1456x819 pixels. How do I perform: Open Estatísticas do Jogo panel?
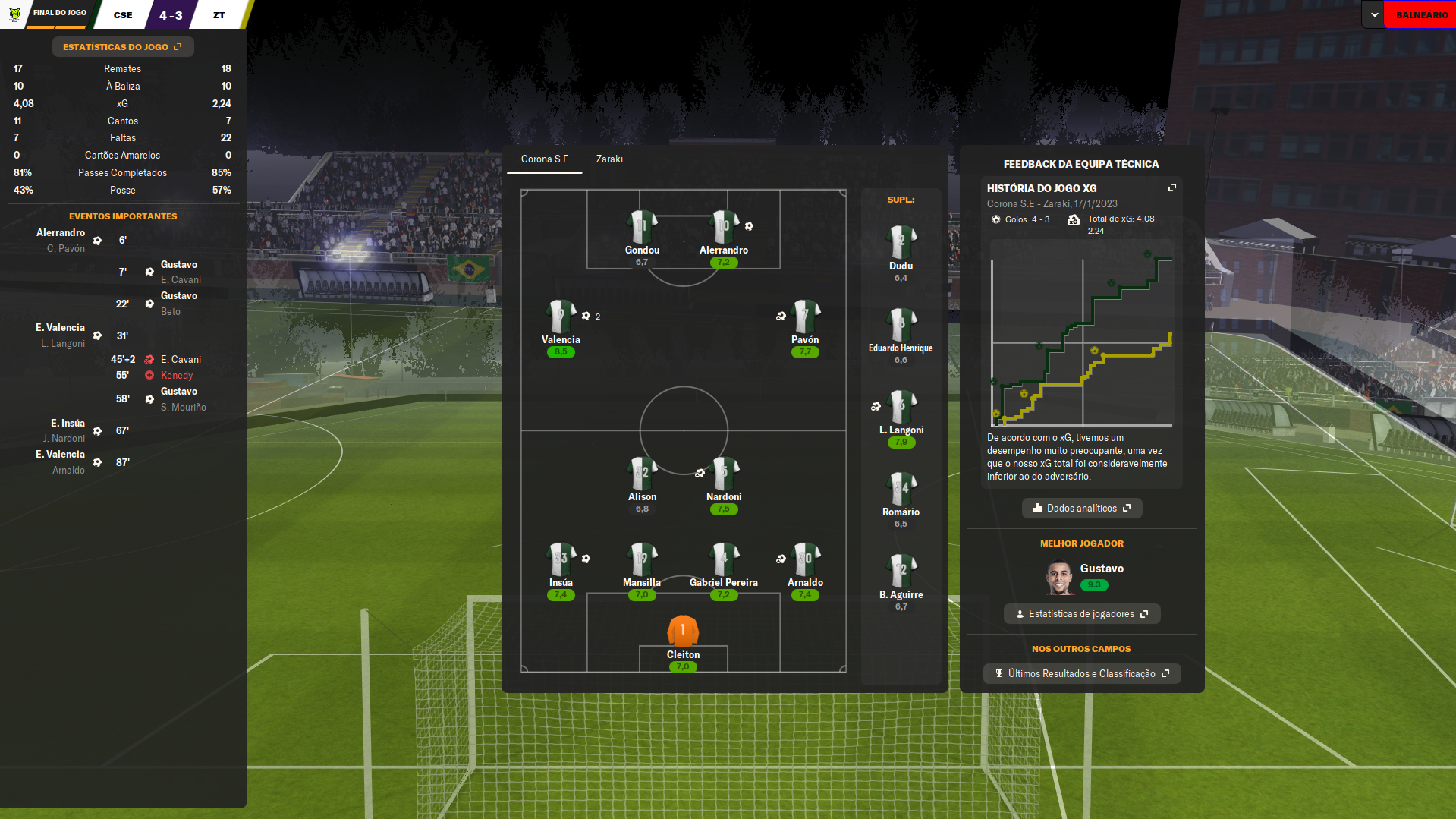122,47
